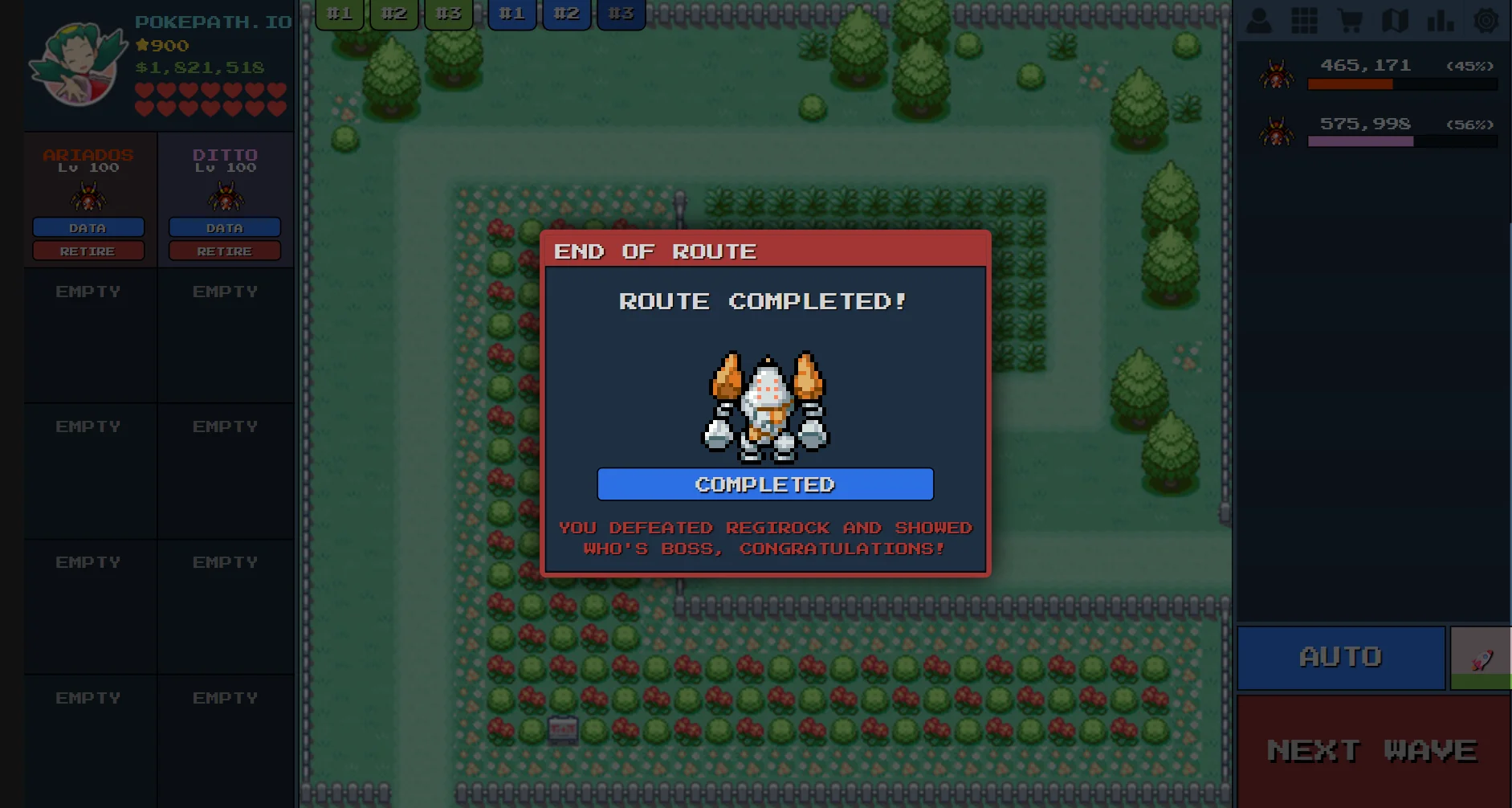Toggle the Auto wave button
The height and width of the screenshot is (808, 1512).
[1340, 657]
